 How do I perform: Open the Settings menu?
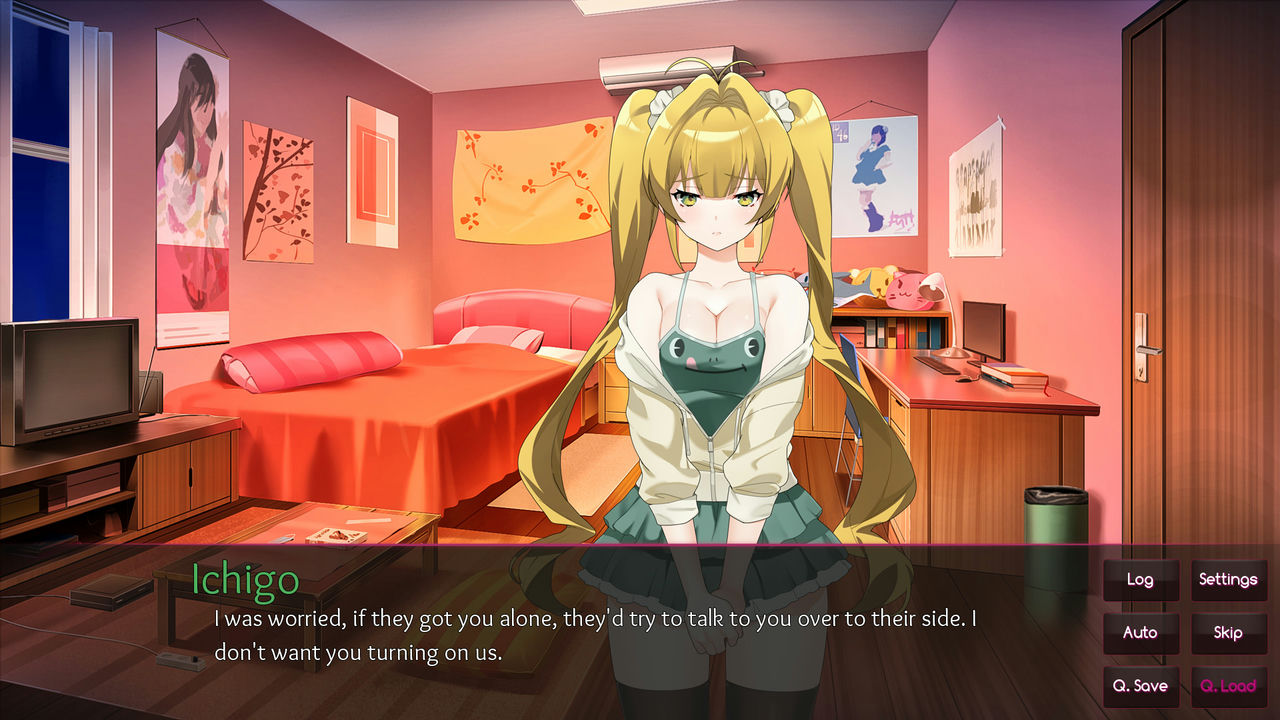point(1228,580)
